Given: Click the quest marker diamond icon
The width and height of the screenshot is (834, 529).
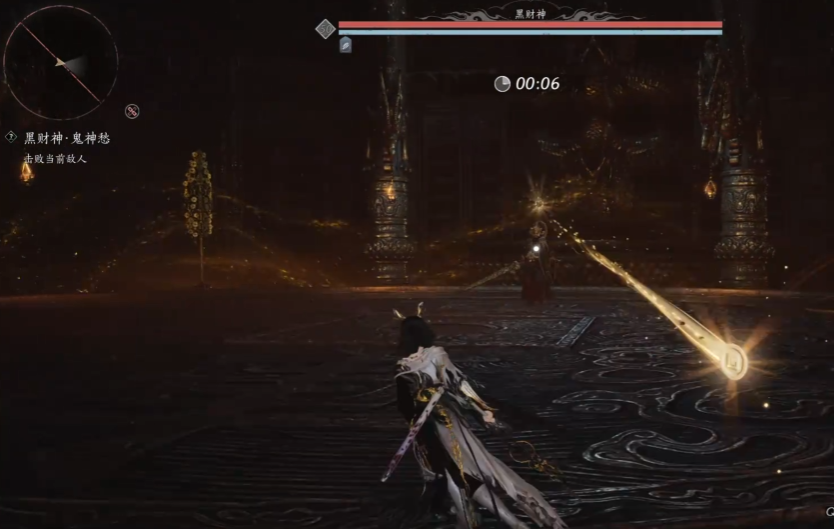Looking at the screenshot, I should 11,137.
